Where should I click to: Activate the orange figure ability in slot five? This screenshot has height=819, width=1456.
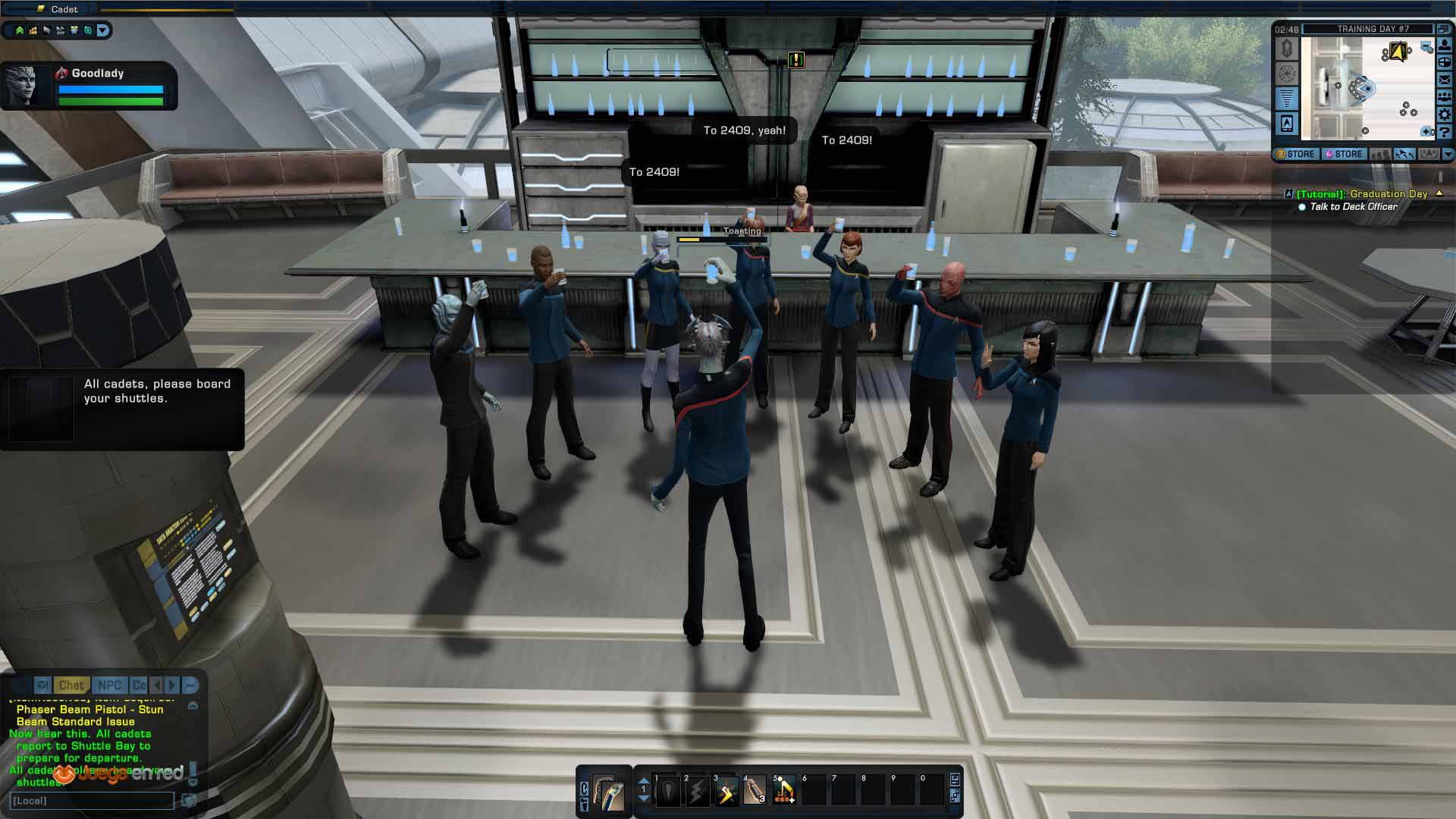click(784, 792)
